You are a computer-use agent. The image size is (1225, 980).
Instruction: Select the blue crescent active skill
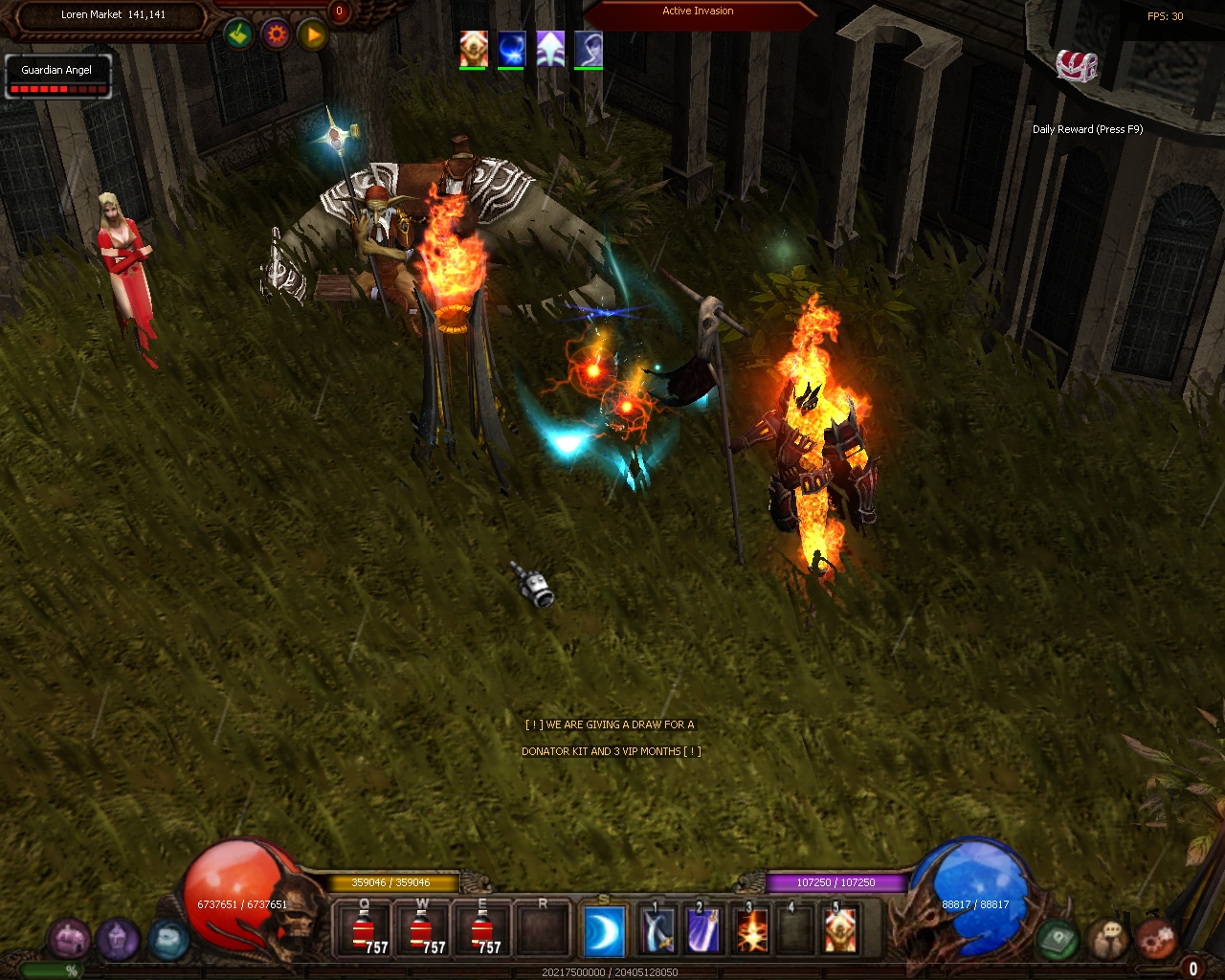605,930
